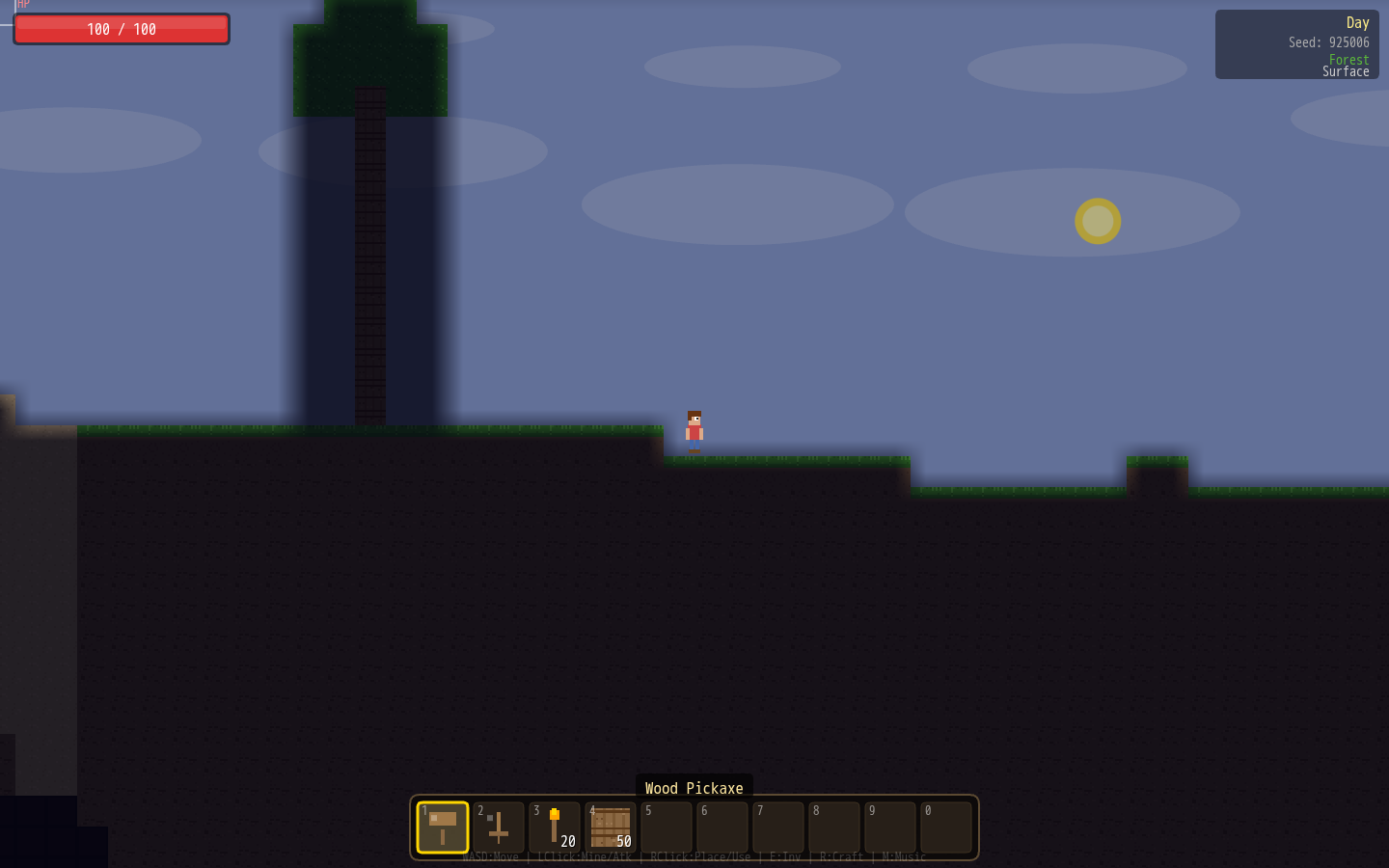Click the player character
1389x868 pixels.
point(694,429)
